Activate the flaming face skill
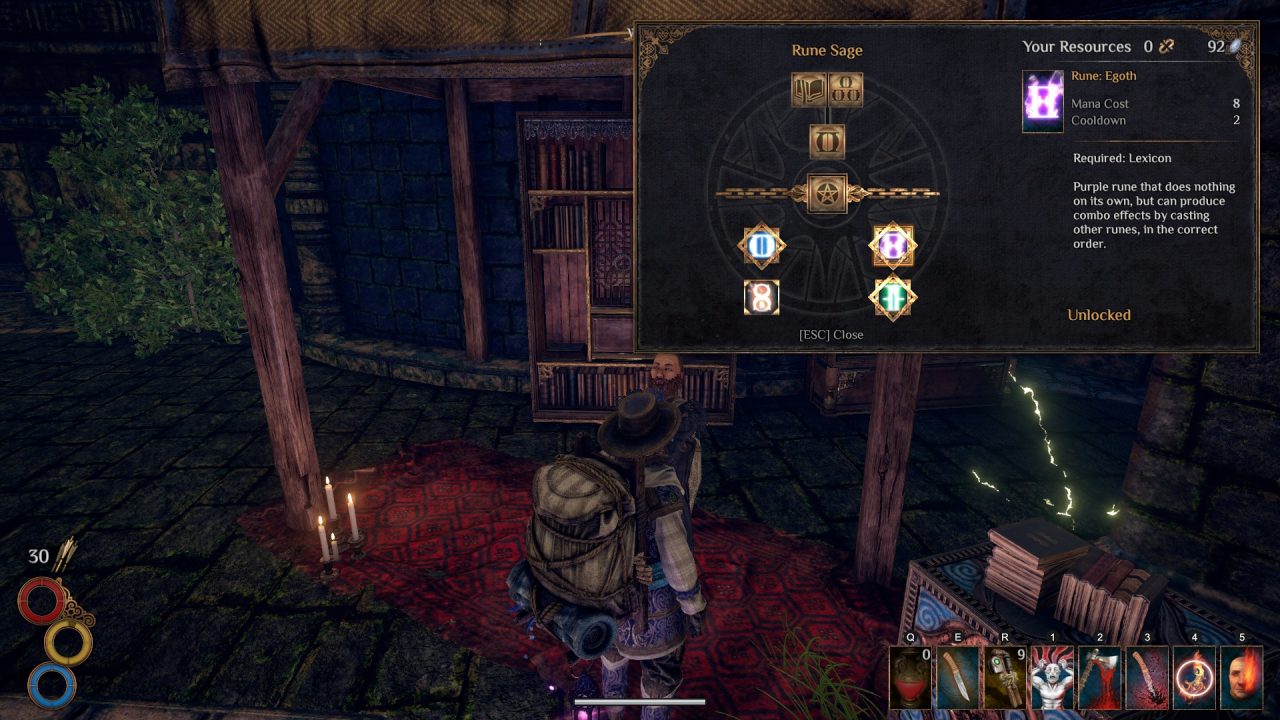This screenshot has height=720, width=1280. pos(1241,679)
